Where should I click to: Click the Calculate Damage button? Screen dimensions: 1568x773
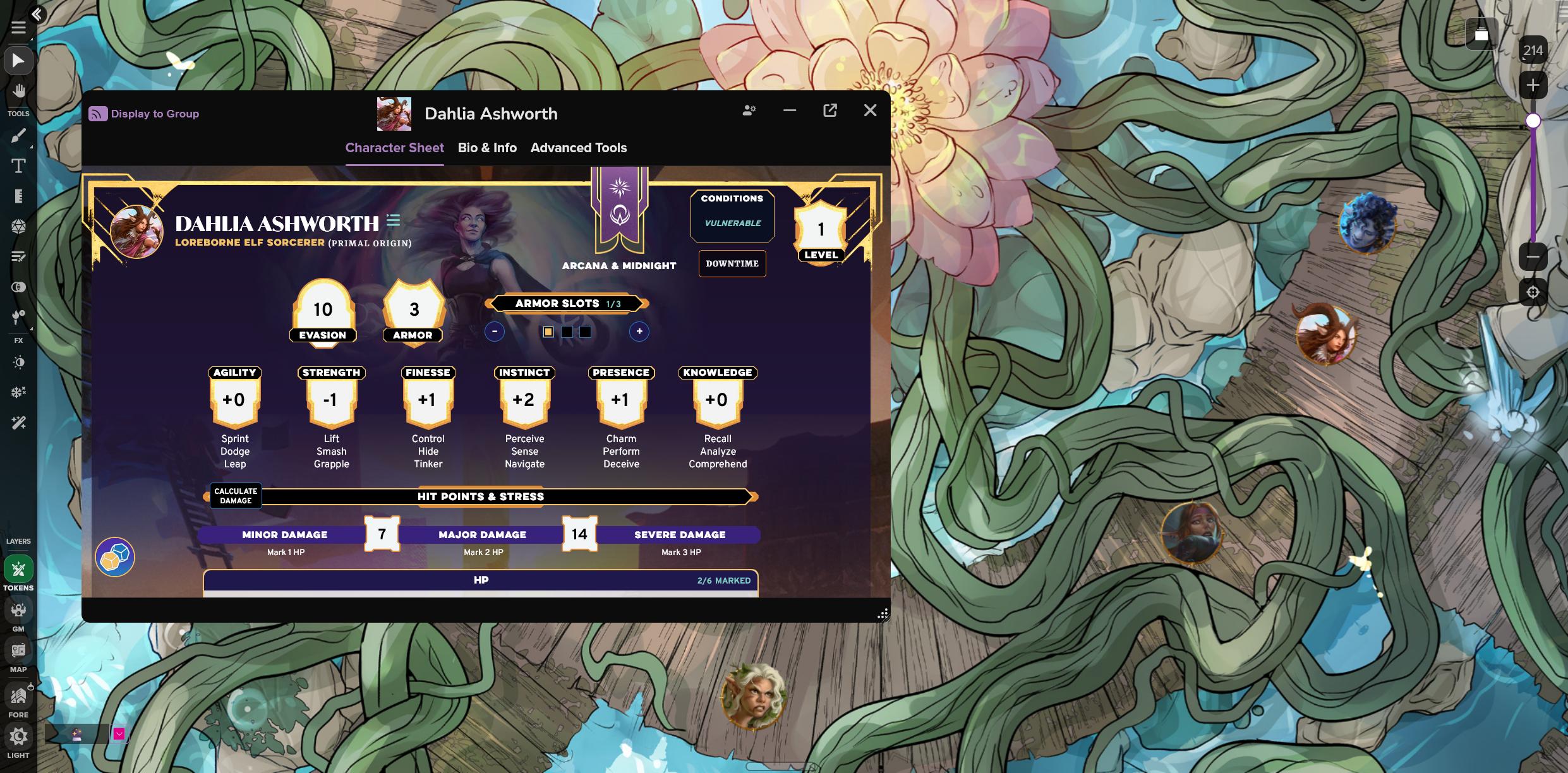[x=236, y=496]
